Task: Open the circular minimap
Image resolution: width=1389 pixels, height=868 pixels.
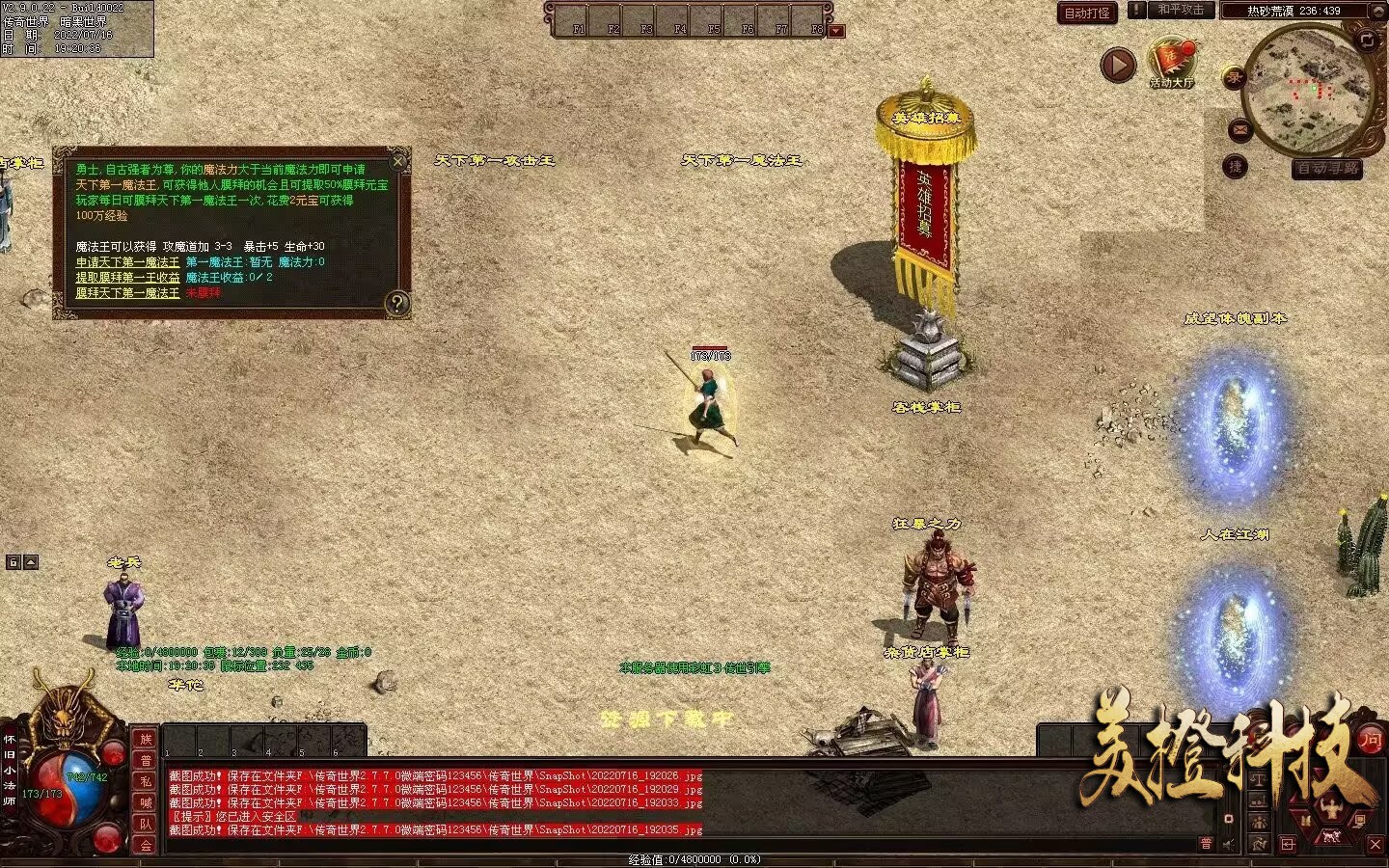Action: 1307,87
